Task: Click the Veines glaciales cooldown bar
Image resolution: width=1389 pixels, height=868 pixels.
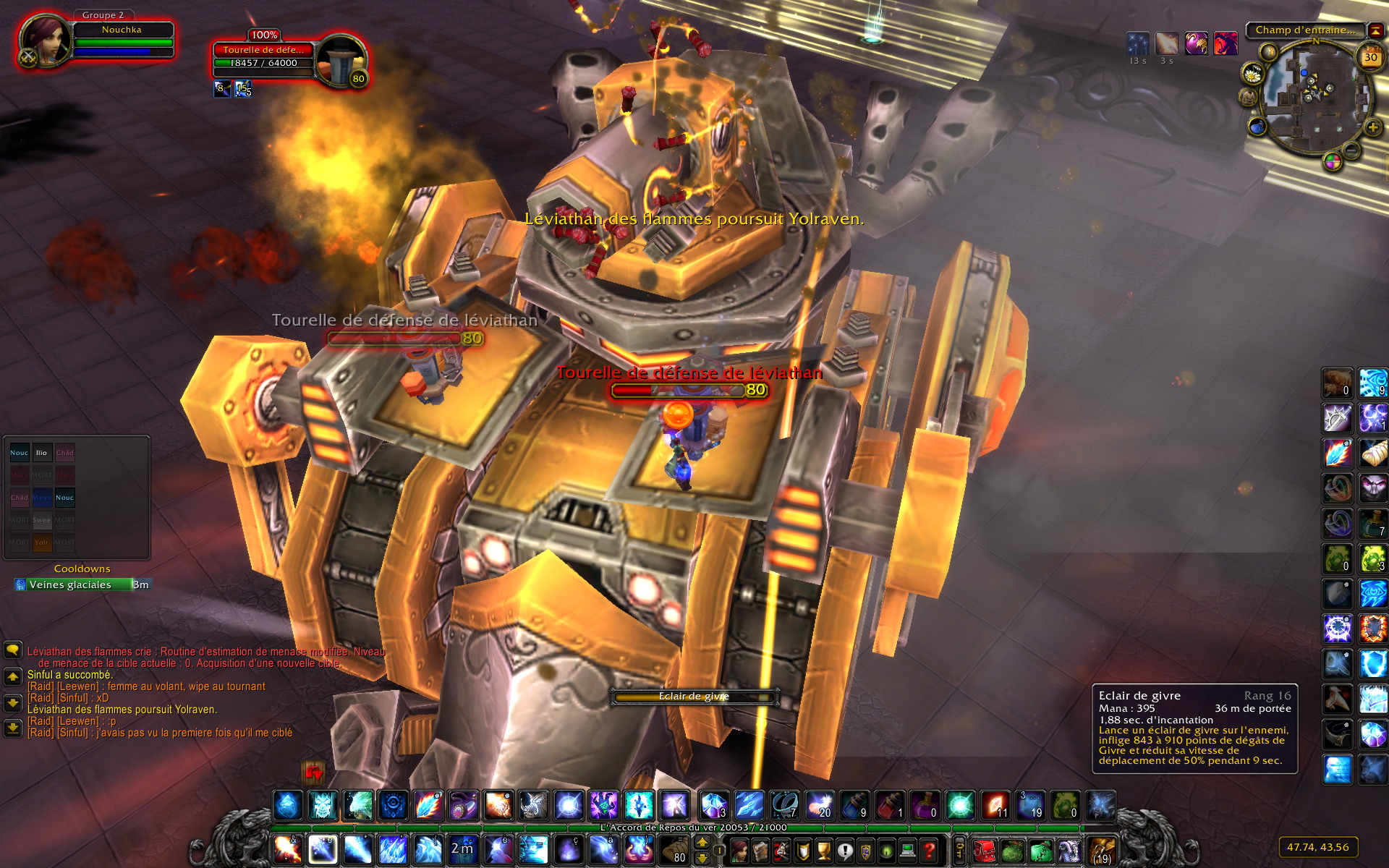Action: click(82, 584)
